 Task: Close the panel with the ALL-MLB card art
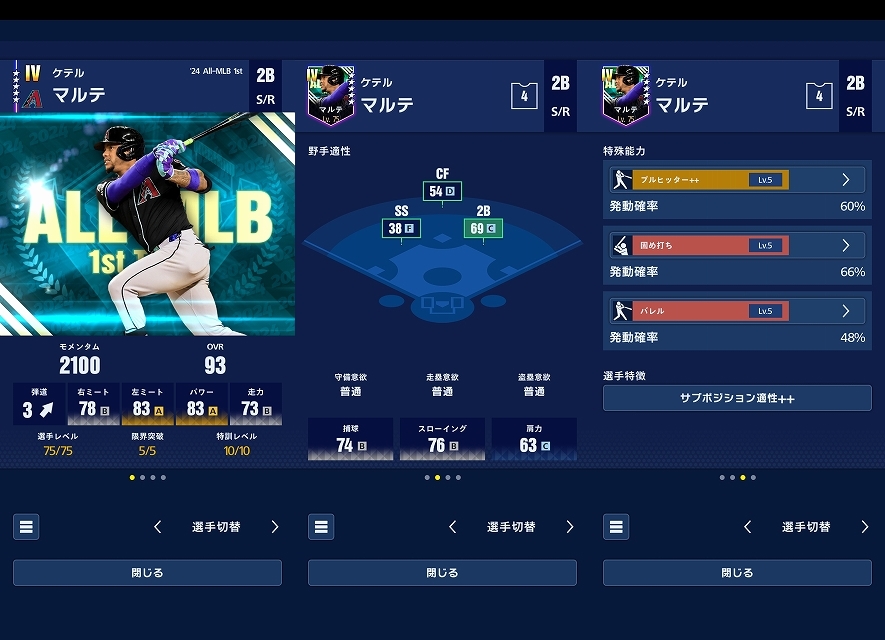(147, 573)
